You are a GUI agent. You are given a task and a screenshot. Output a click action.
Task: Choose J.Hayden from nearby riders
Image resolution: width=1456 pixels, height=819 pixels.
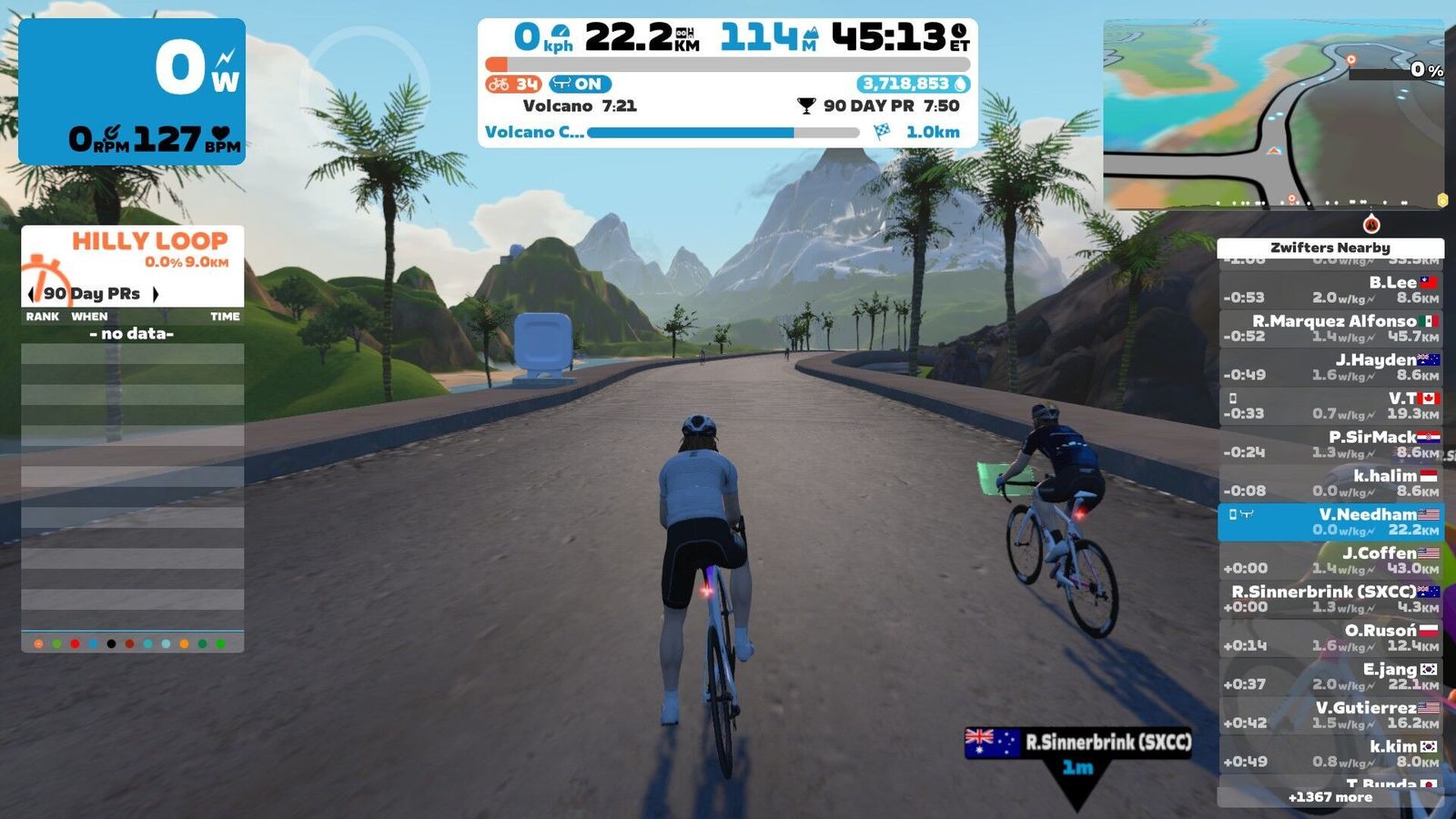pos(1330,367)
